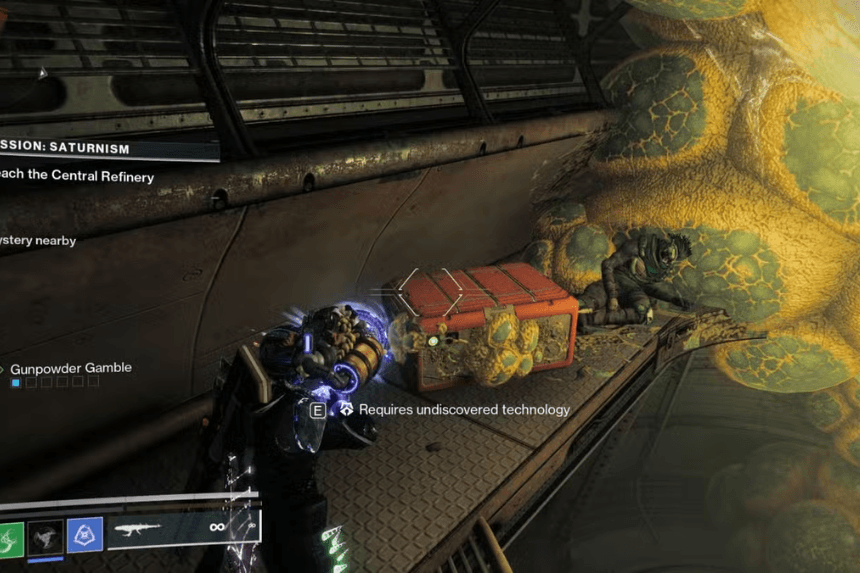Click the Reach the Central Refinery objective
The image size is (860, 573).
point(78,177)
